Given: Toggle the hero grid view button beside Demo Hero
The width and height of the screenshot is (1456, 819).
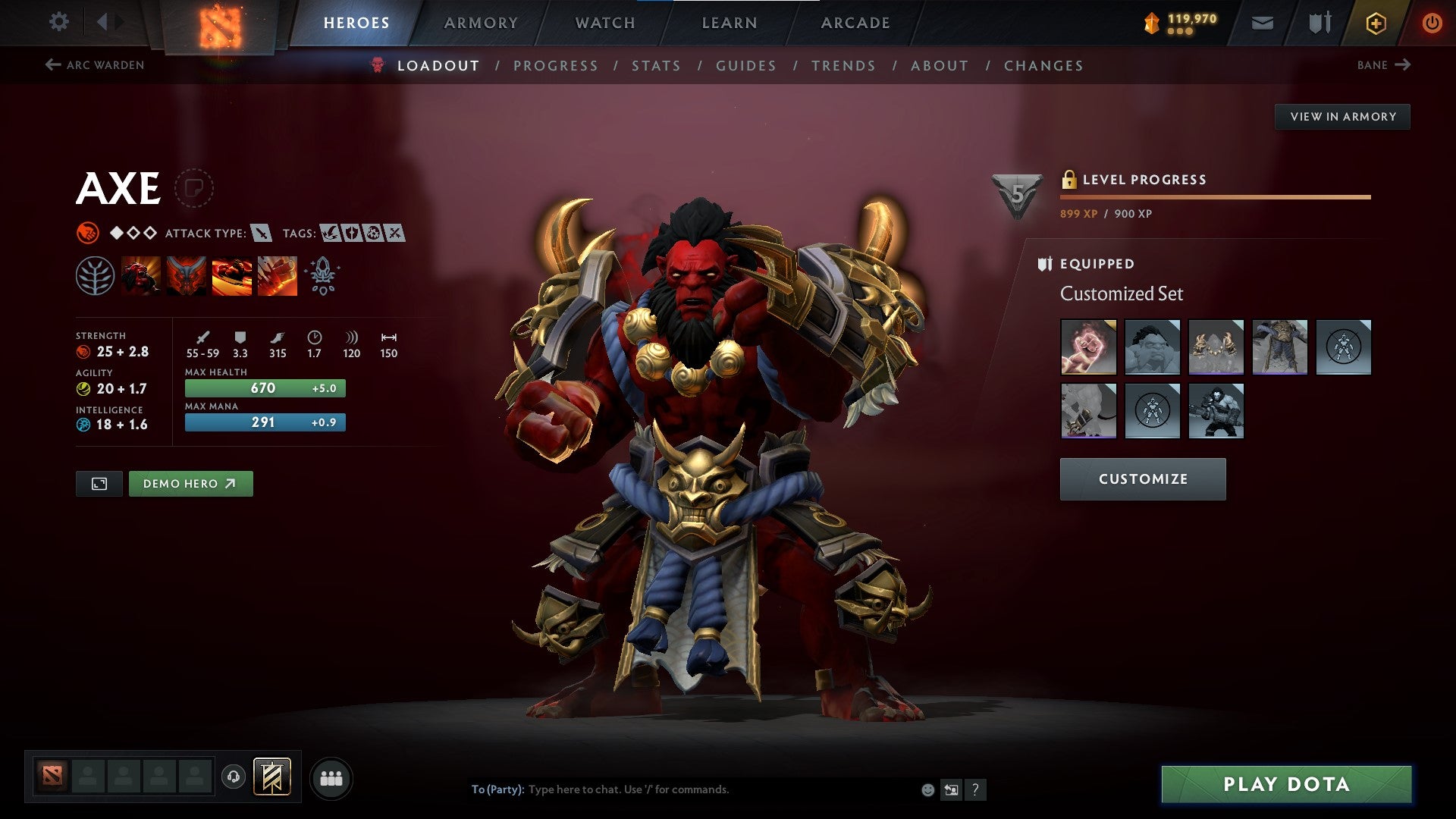Looking at the screenshot, I should click(x=99, y=483).
